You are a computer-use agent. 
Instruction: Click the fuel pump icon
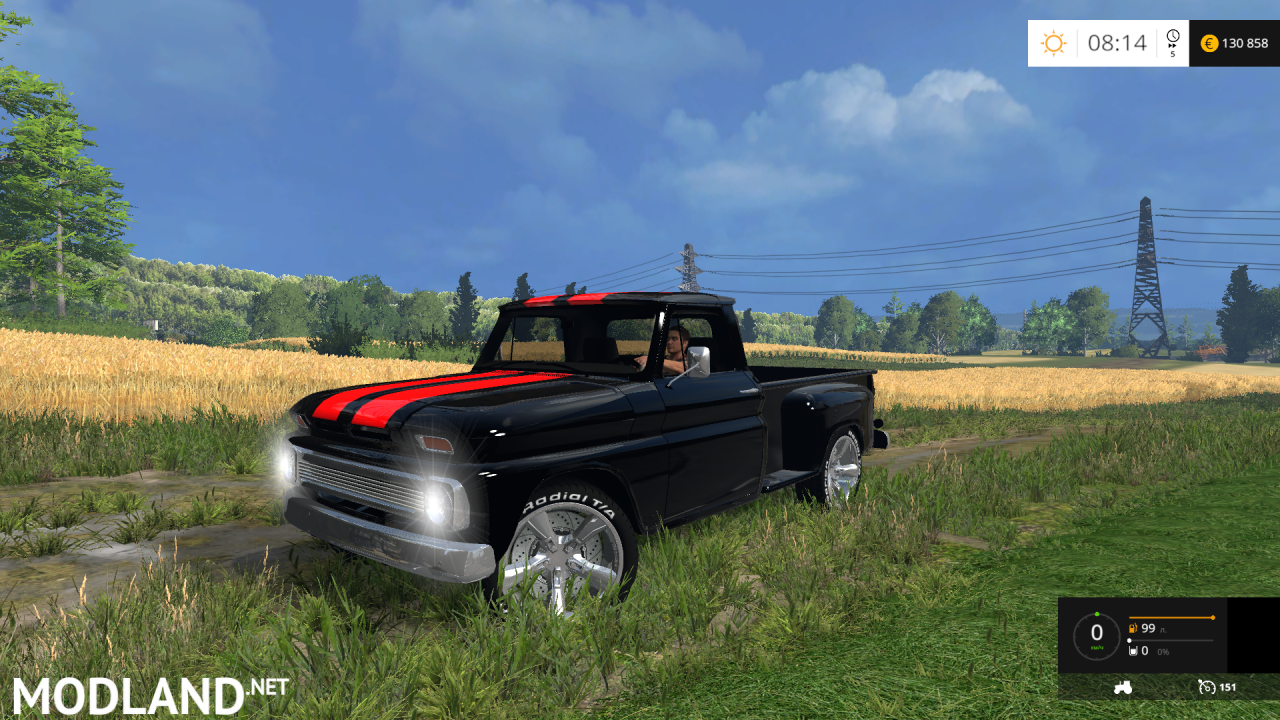pos(1133,628)
